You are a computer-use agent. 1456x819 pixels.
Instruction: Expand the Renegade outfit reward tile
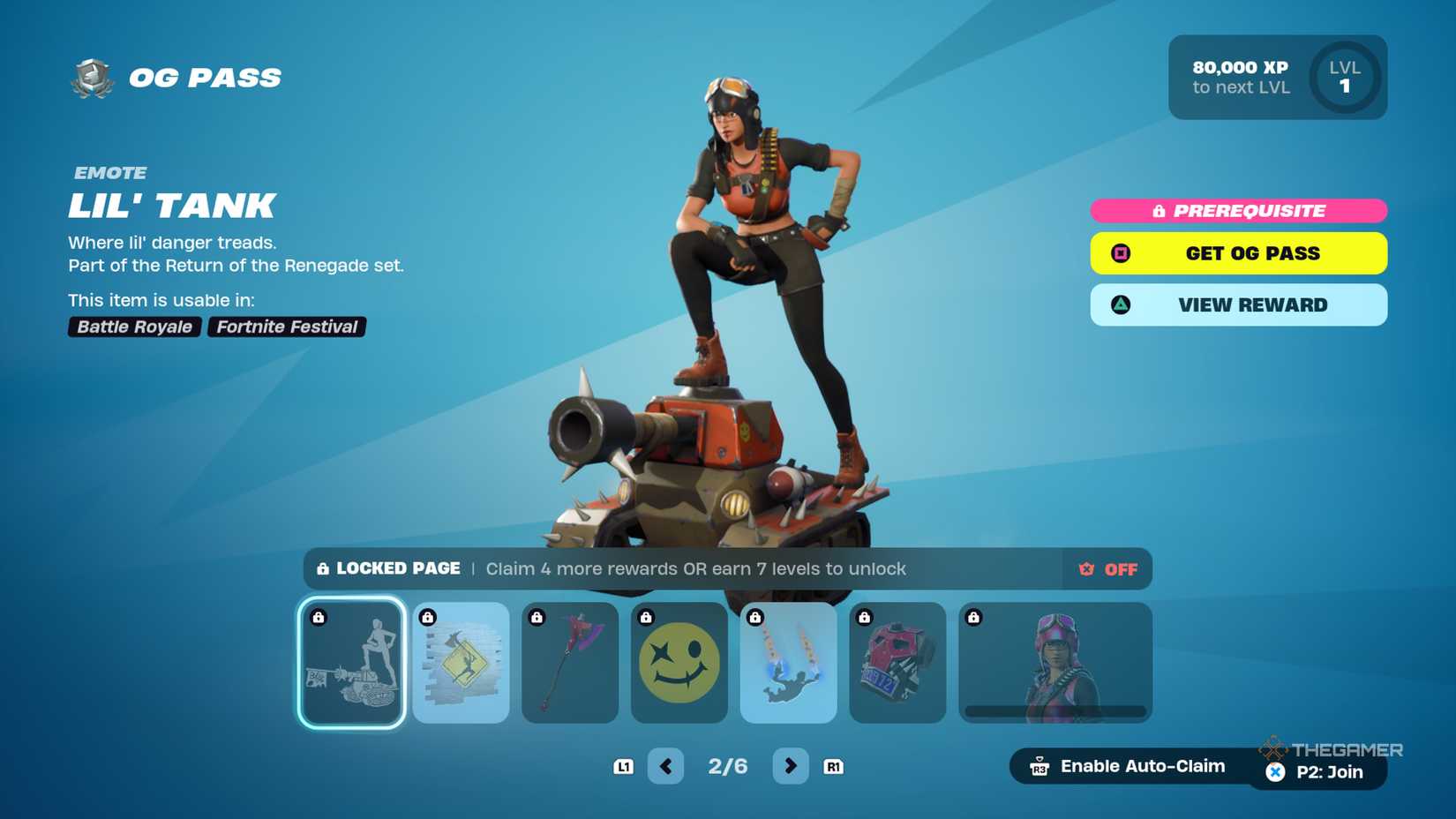(x=1054, y=663)
